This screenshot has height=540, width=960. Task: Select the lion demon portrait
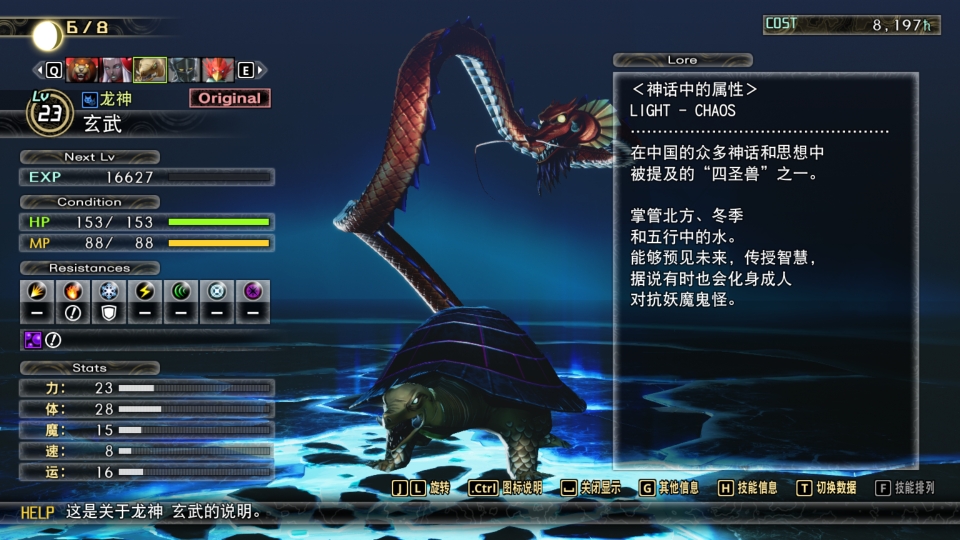point(82,70)
